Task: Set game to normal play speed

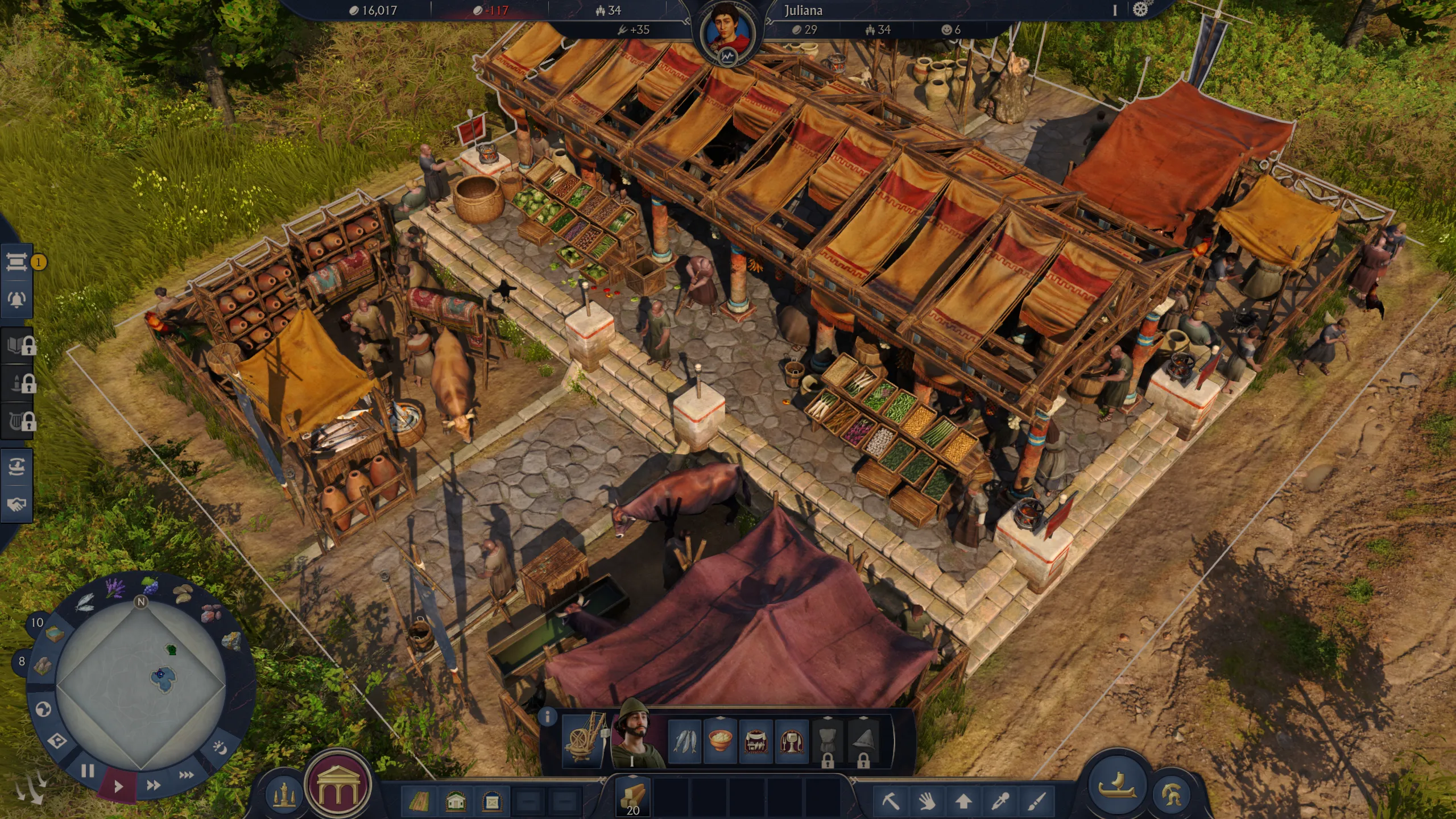Action: (118, 787)
